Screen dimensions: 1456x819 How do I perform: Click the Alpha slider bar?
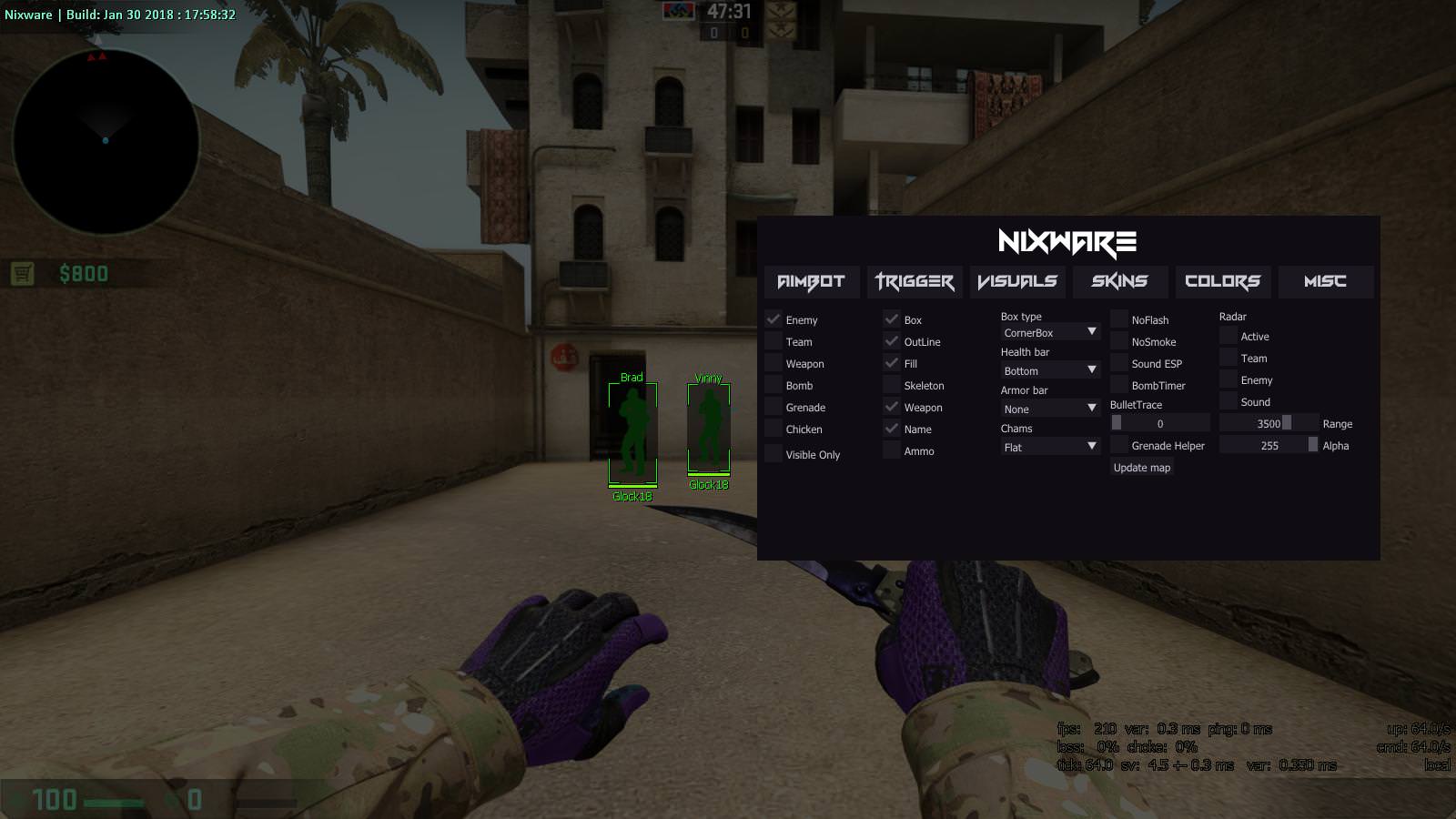pos(1269,446)
